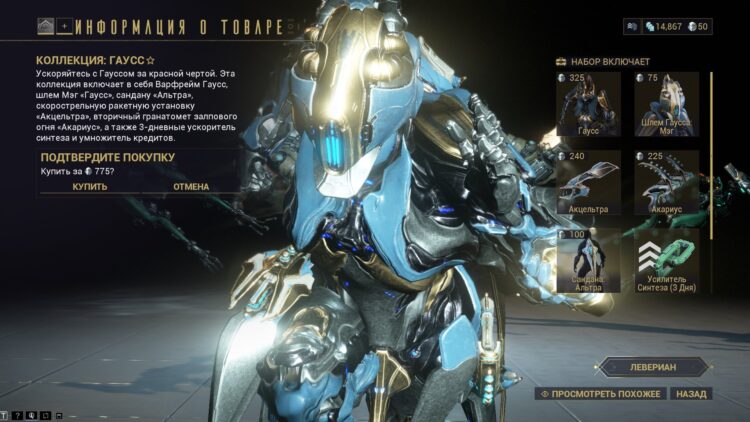Open the Левериан button
The height and width of the screenshot is (422, 750).
point(655,367)
